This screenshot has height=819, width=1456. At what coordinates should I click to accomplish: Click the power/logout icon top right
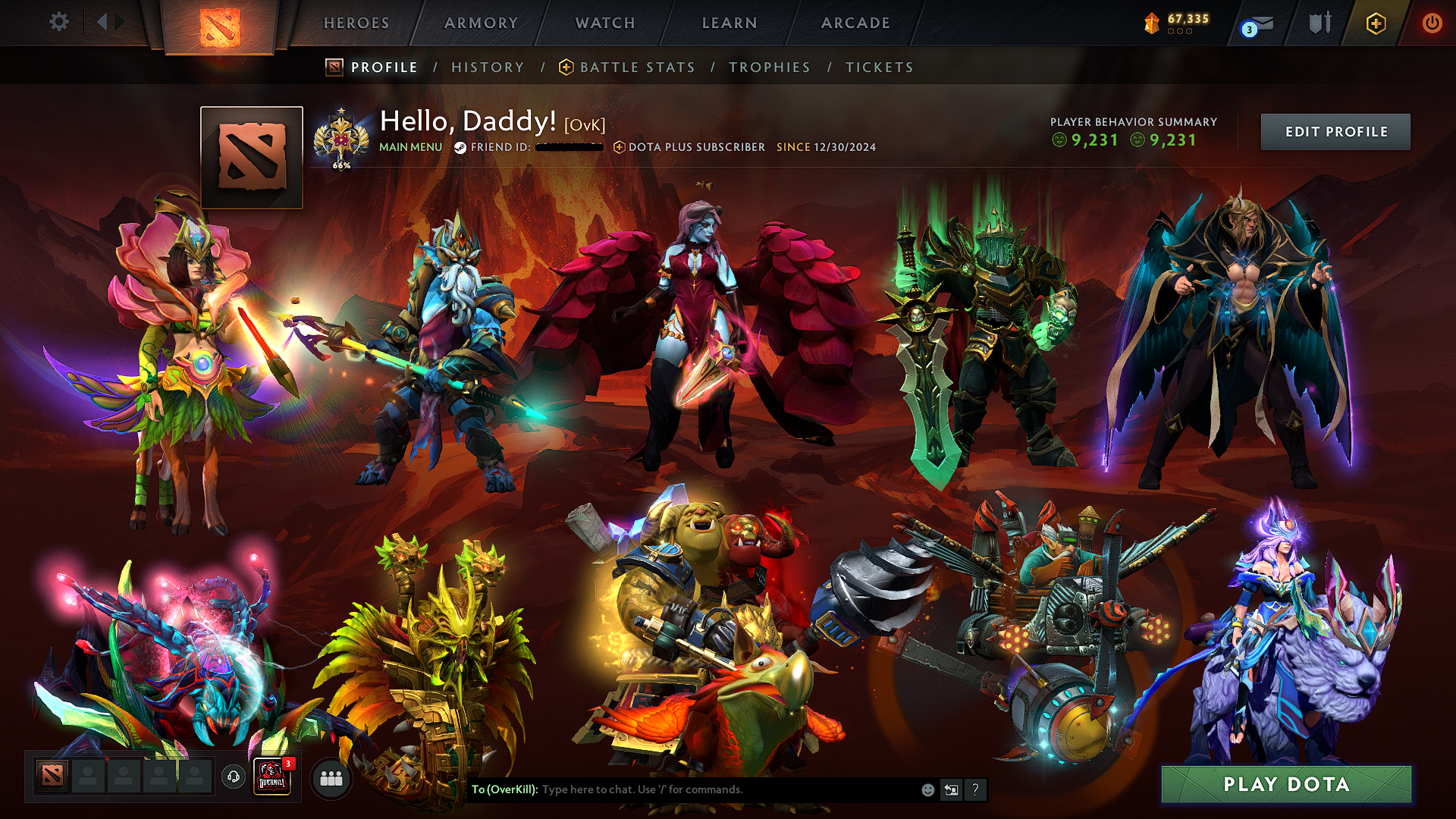coord(1433,23)
